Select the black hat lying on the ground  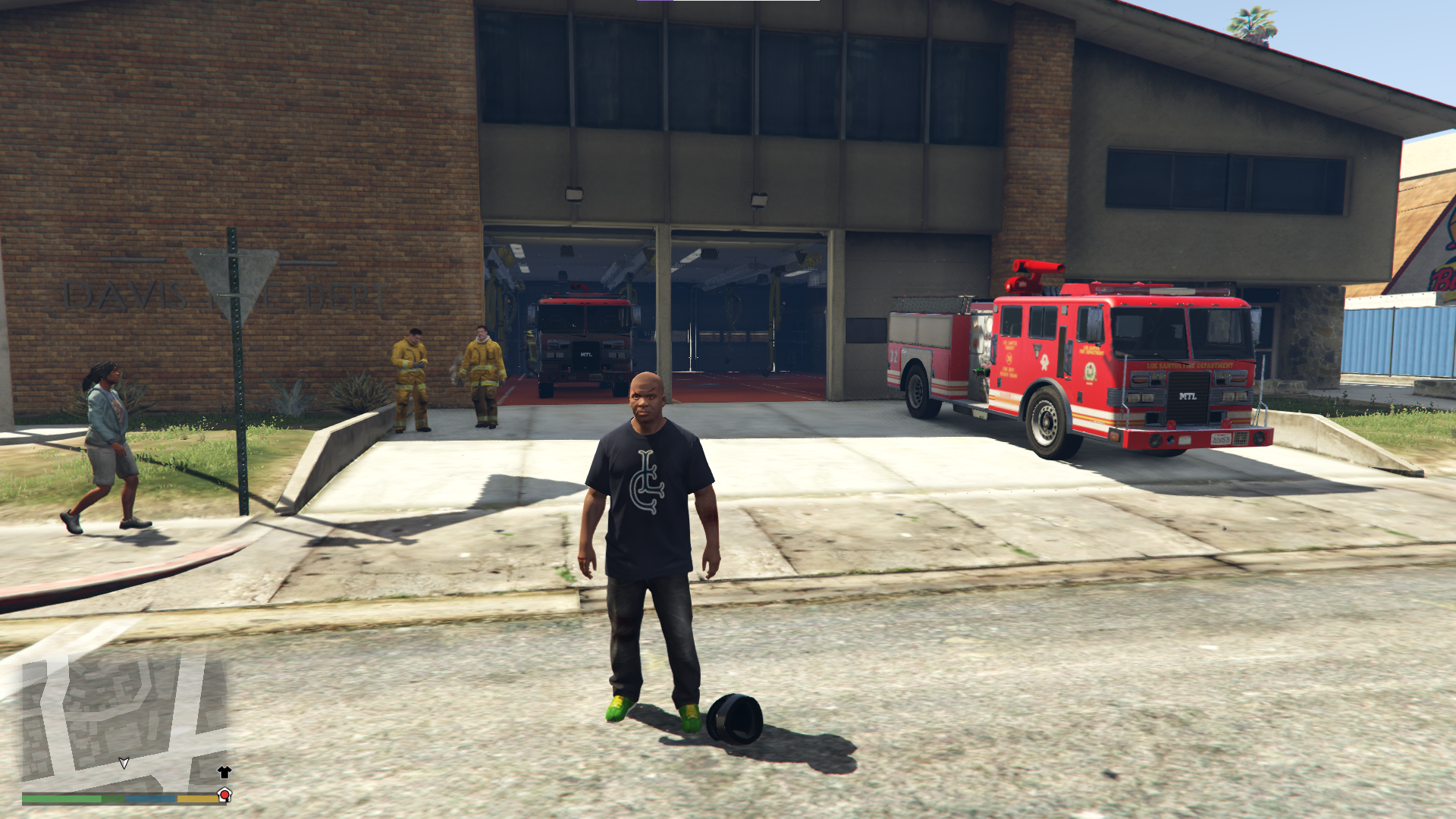pos(733,716)
